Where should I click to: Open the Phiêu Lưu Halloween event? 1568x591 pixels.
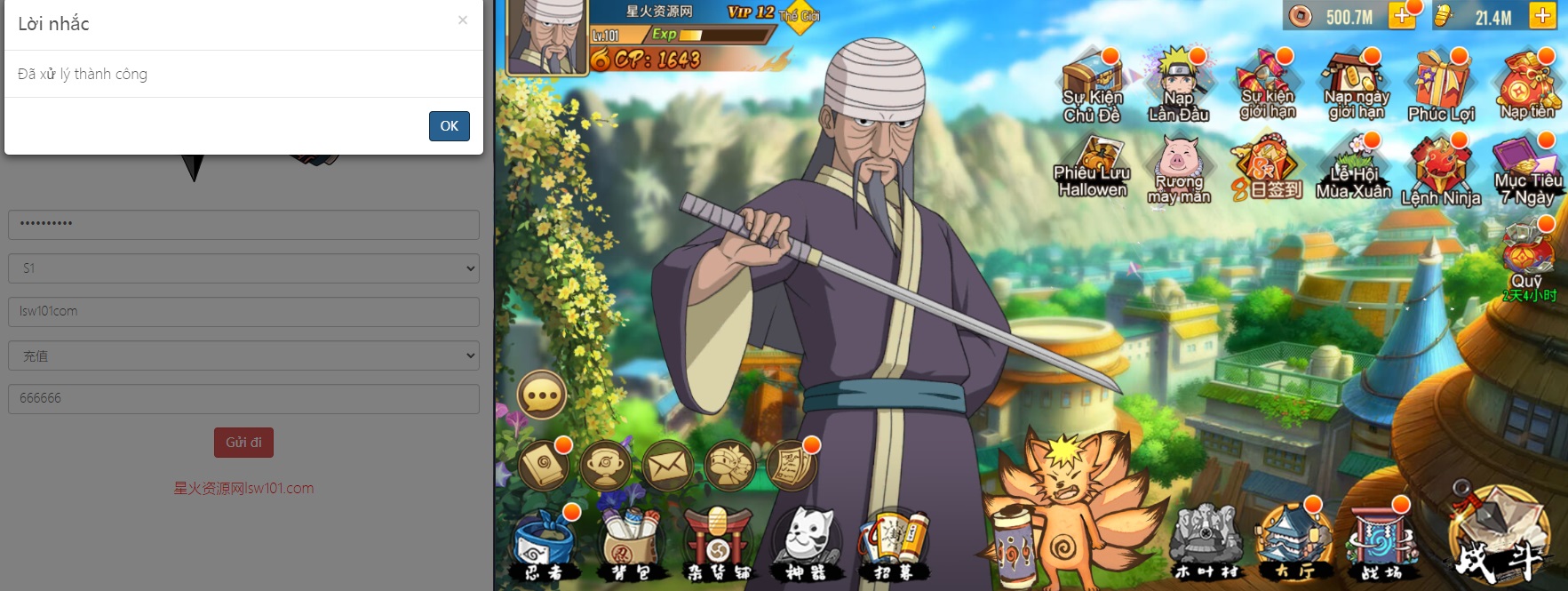pos(1093,167)
